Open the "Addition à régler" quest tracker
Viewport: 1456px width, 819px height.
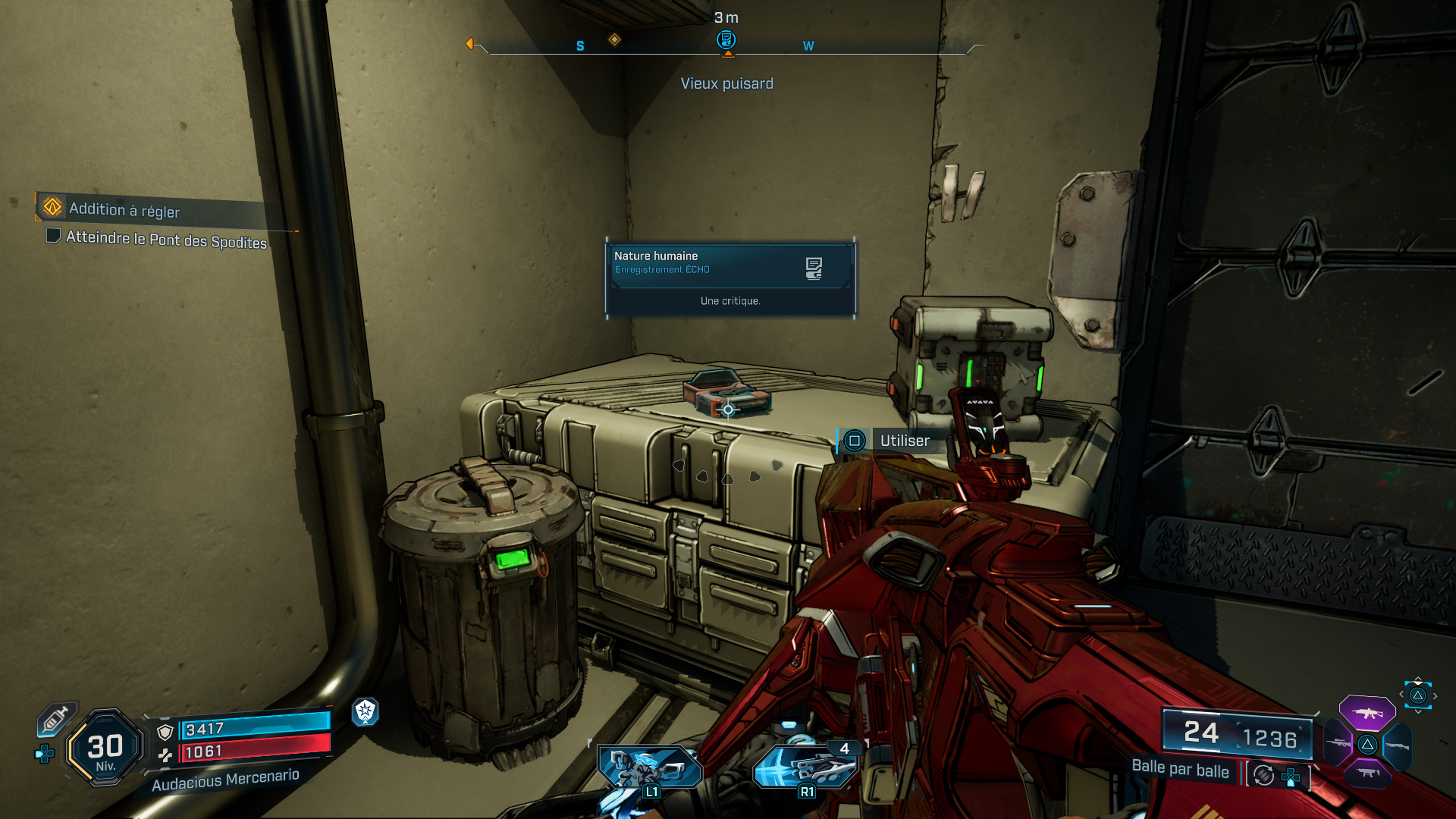[125, 209]
